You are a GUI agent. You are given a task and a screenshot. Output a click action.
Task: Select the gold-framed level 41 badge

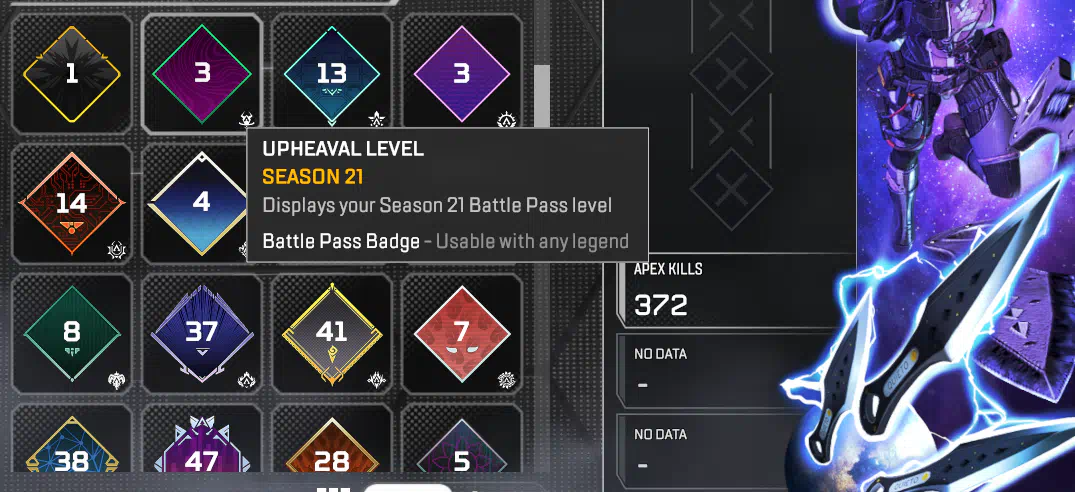[331, 333]
